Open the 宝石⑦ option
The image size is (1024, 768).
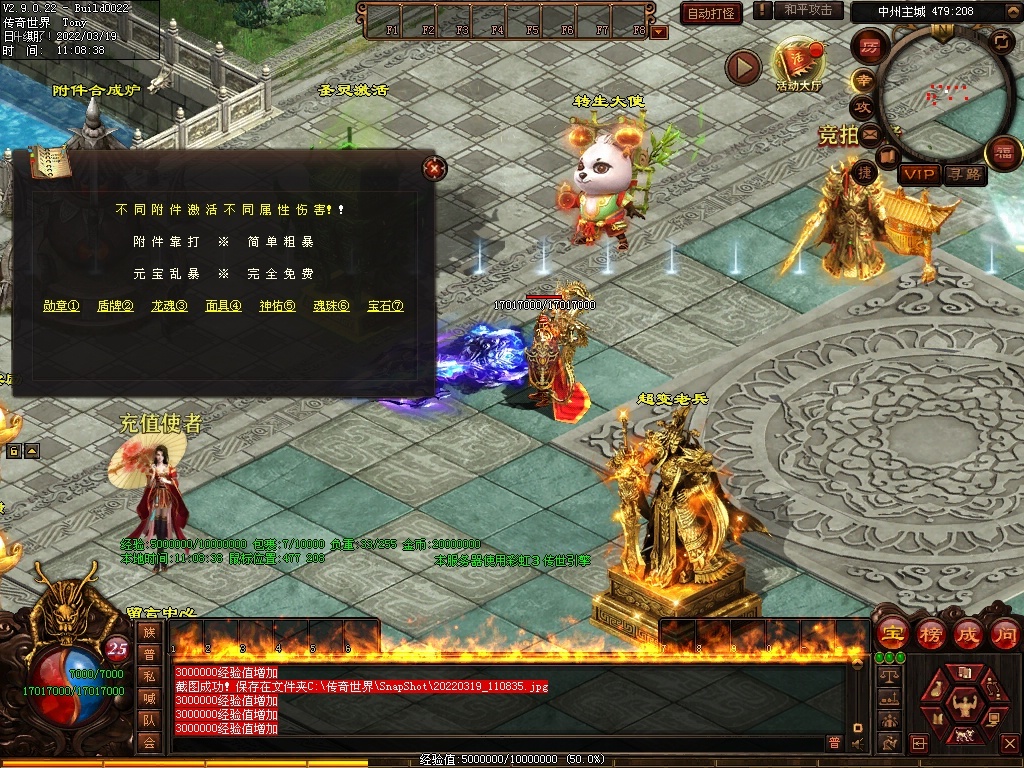385,306
